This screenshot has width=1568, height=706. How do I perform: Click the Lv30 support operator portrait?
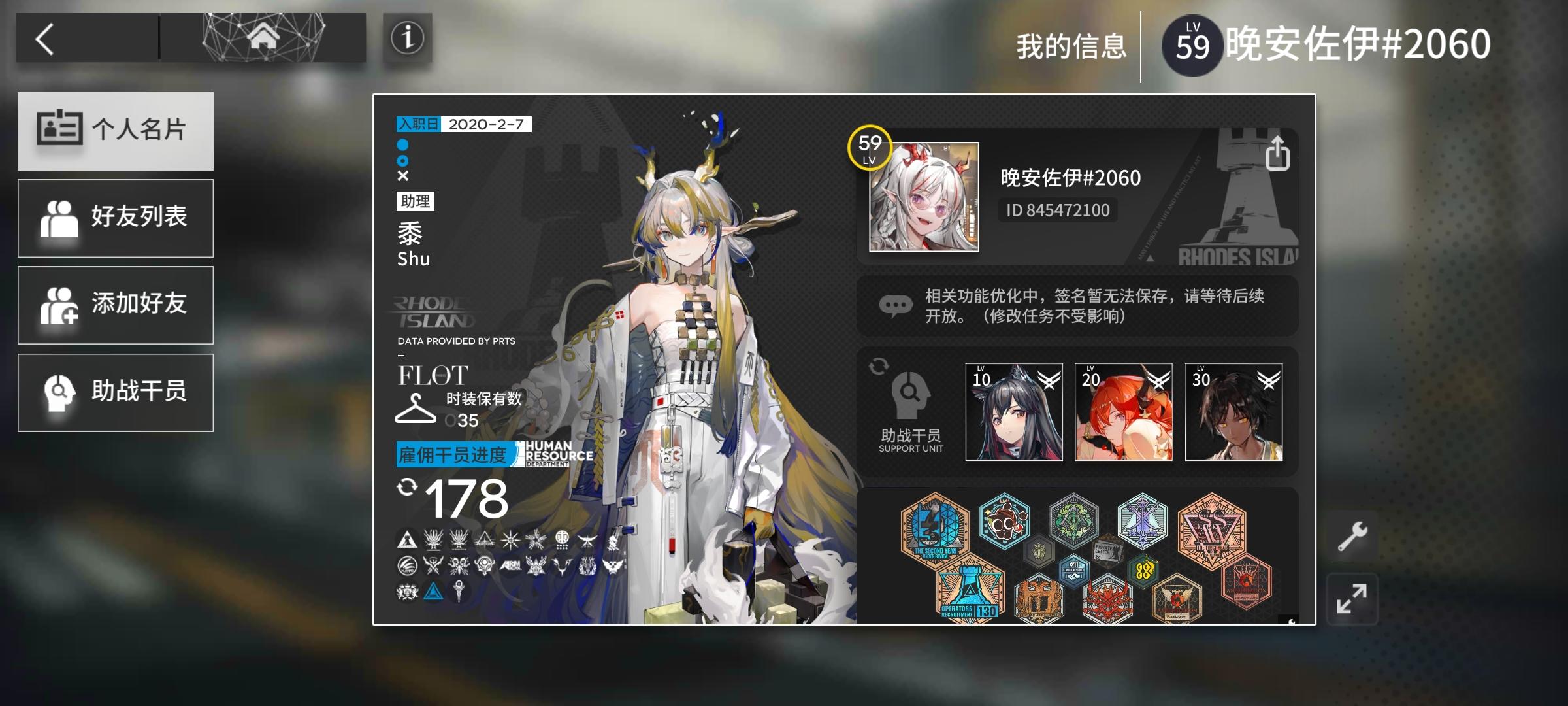[x=1234, y=411]
